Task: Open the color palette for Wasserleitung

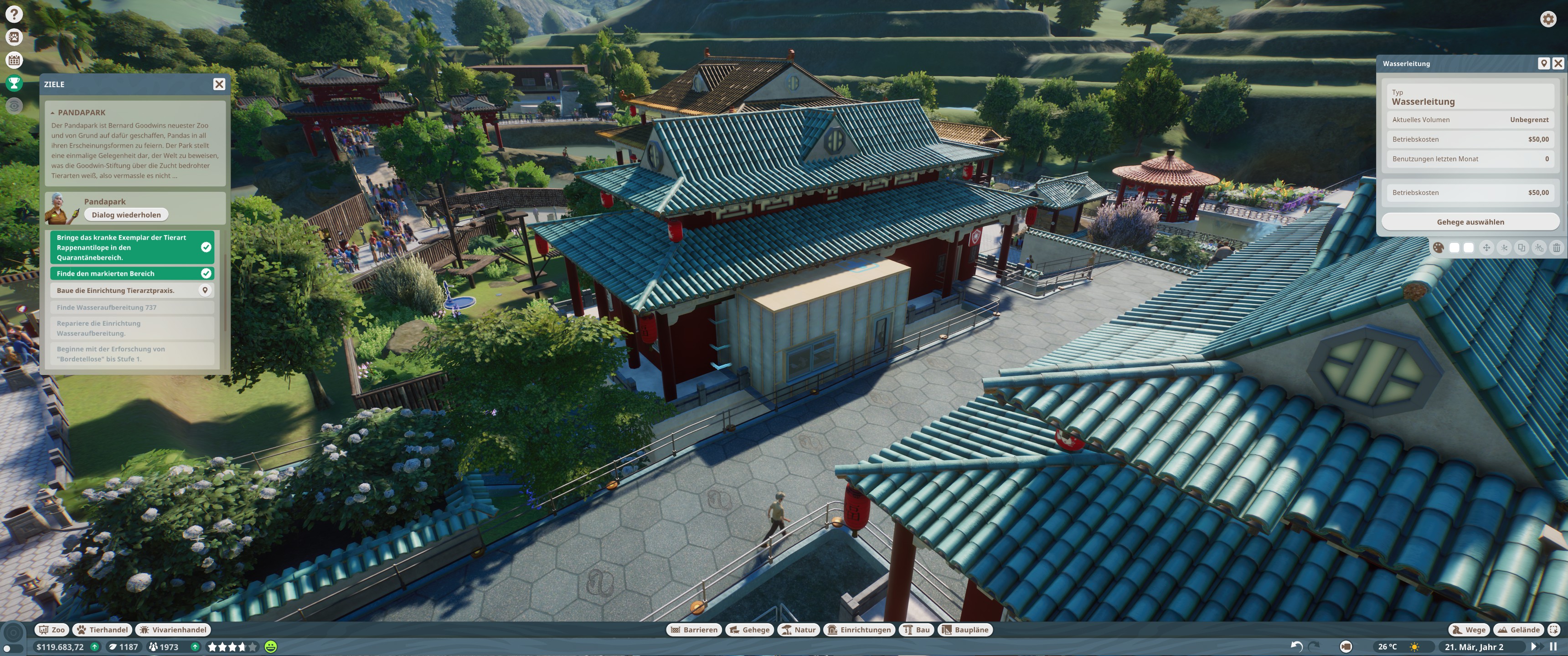Action: point(1438,248)
